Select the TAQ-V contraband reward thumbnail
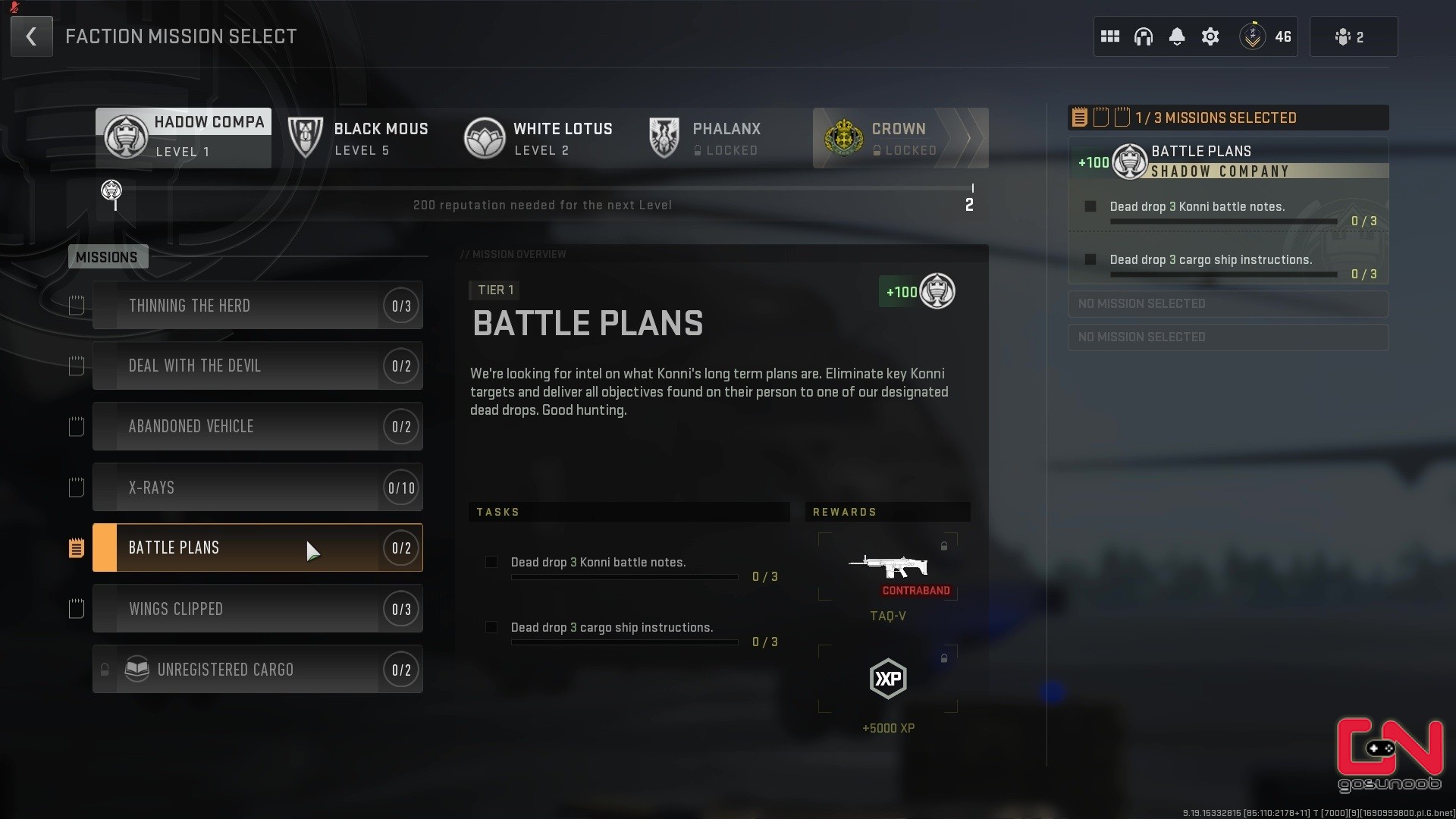The width and height of the screenshot is (1456, 819). pos(888,569)
